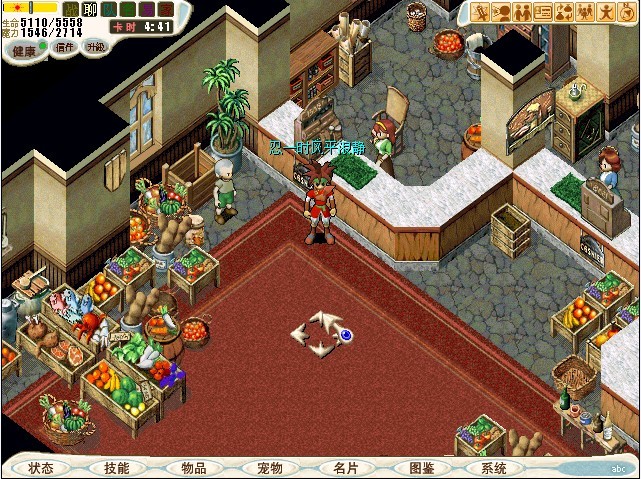Click the 健康 health button
The height and width of the screenshot is (479, 641).
[23, 48]
